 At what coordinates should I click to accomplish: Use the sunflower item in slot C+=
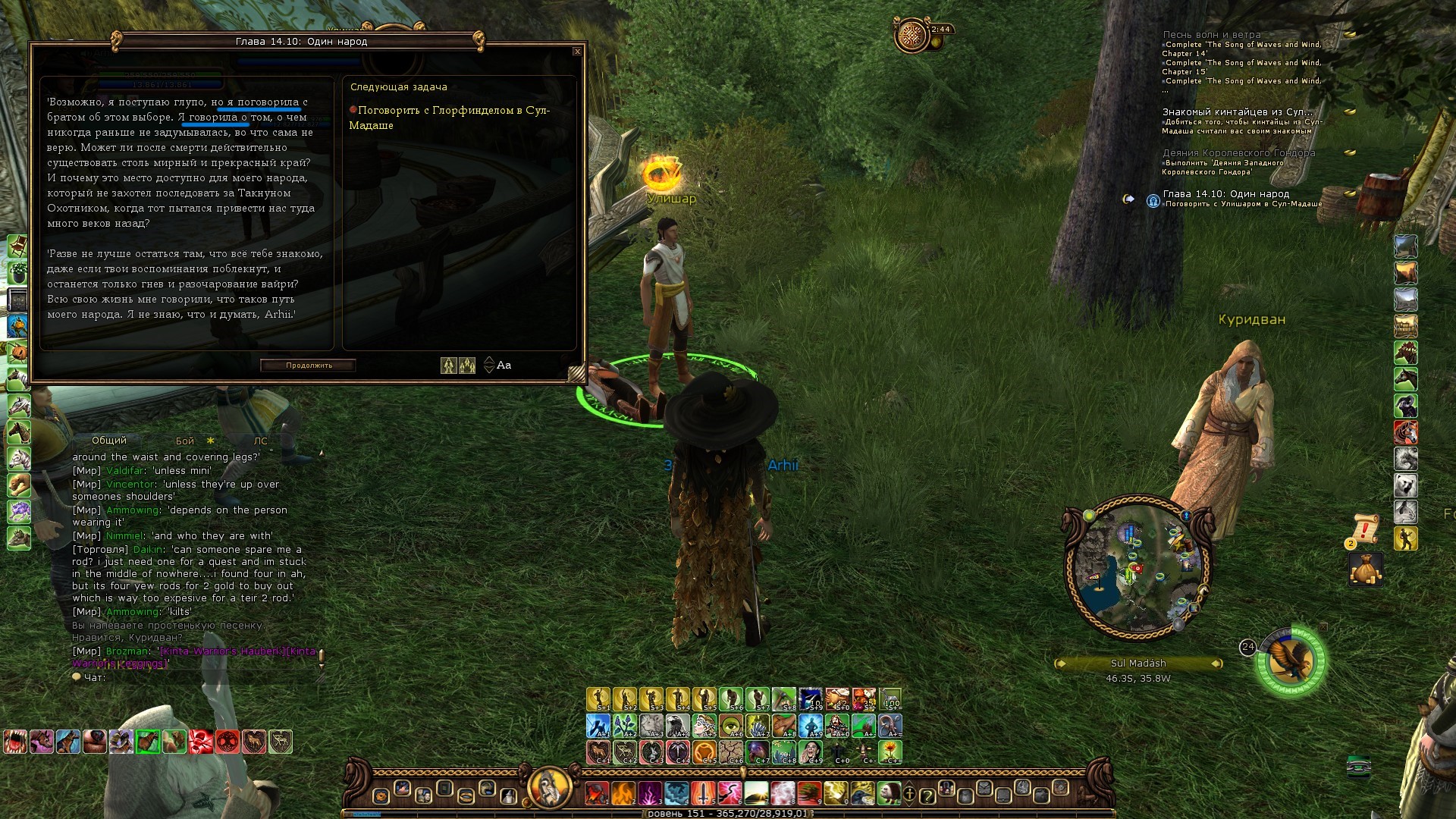point(890,752)
